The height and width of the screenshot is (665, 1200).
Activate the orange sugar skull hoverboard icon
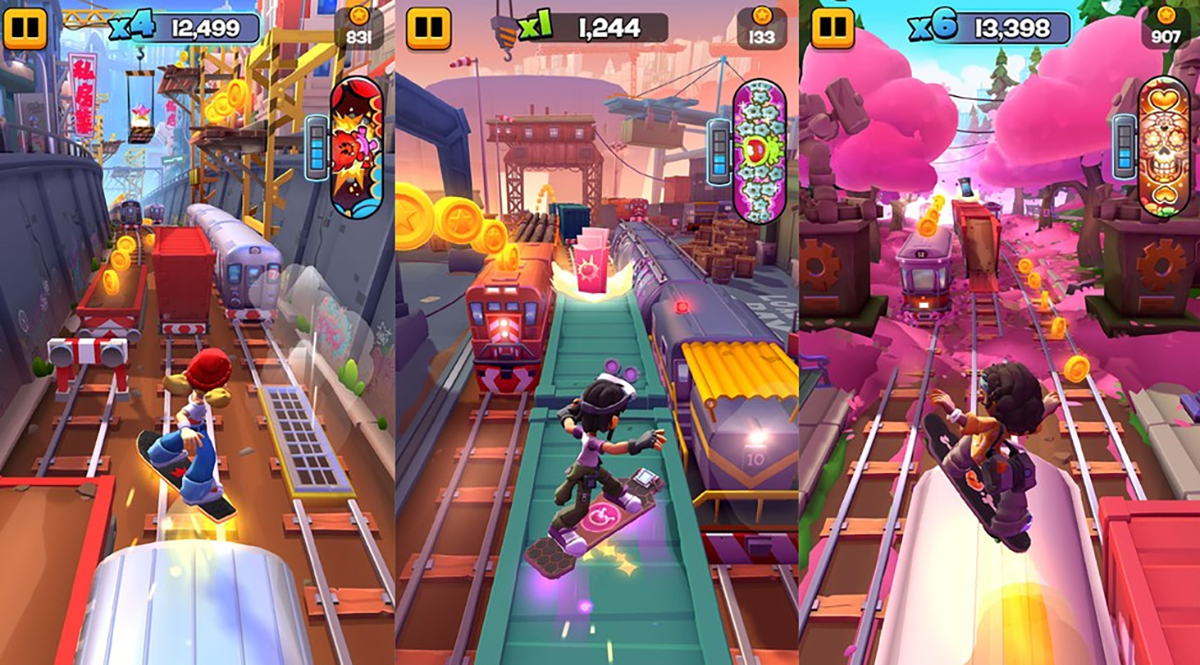pyautogui.click(x=1163, y=146)
